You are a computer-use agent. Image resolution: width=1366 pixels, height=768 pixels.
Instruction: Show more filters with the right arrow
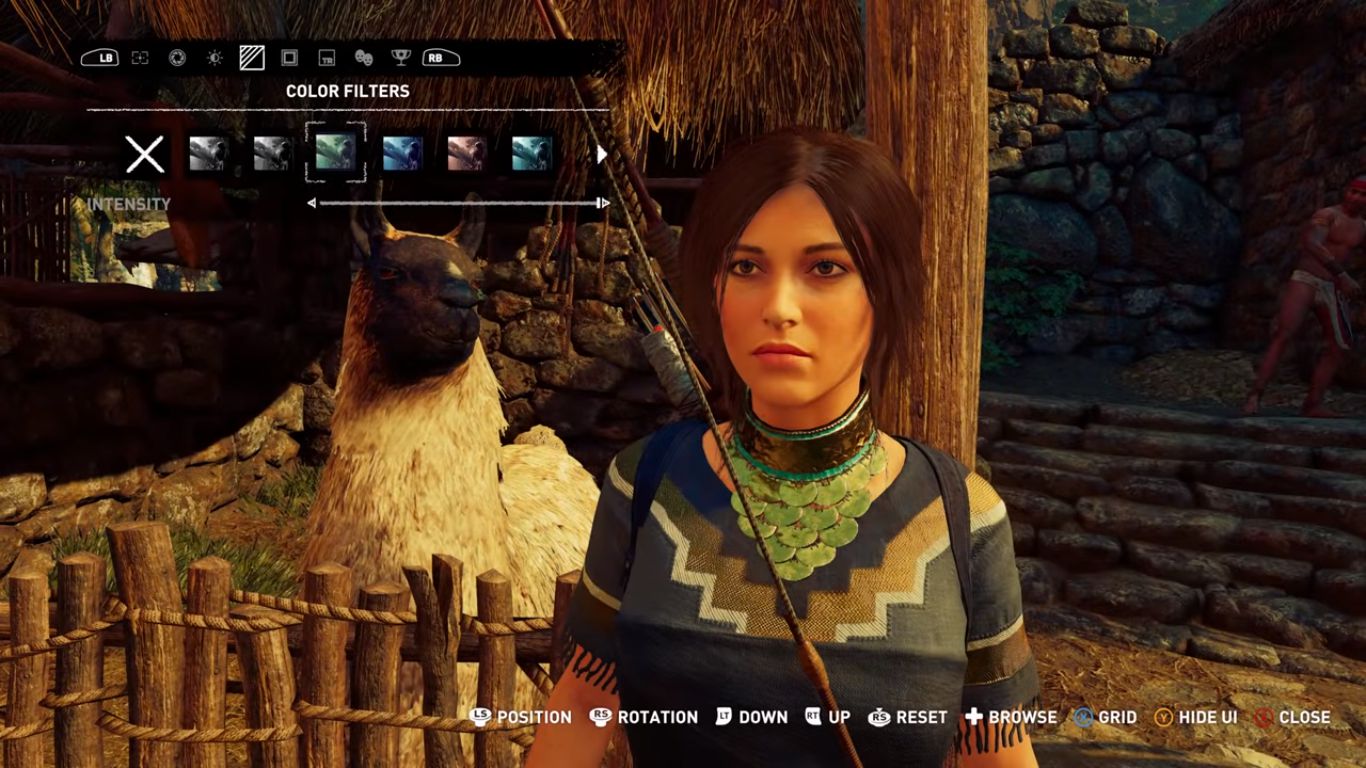[x=602, y=154]
